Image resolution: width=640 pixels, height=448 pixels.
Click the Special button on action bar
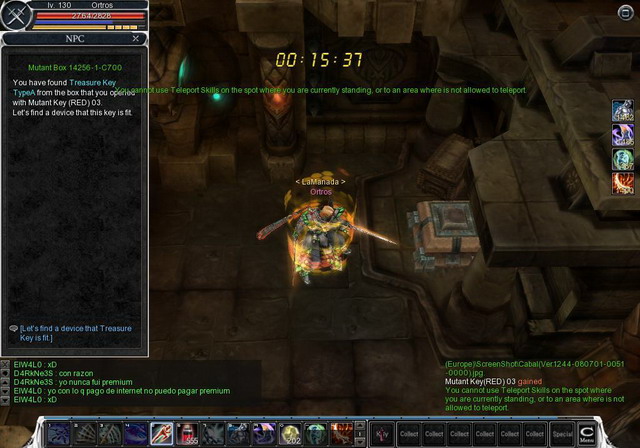[x=562, y=434]
